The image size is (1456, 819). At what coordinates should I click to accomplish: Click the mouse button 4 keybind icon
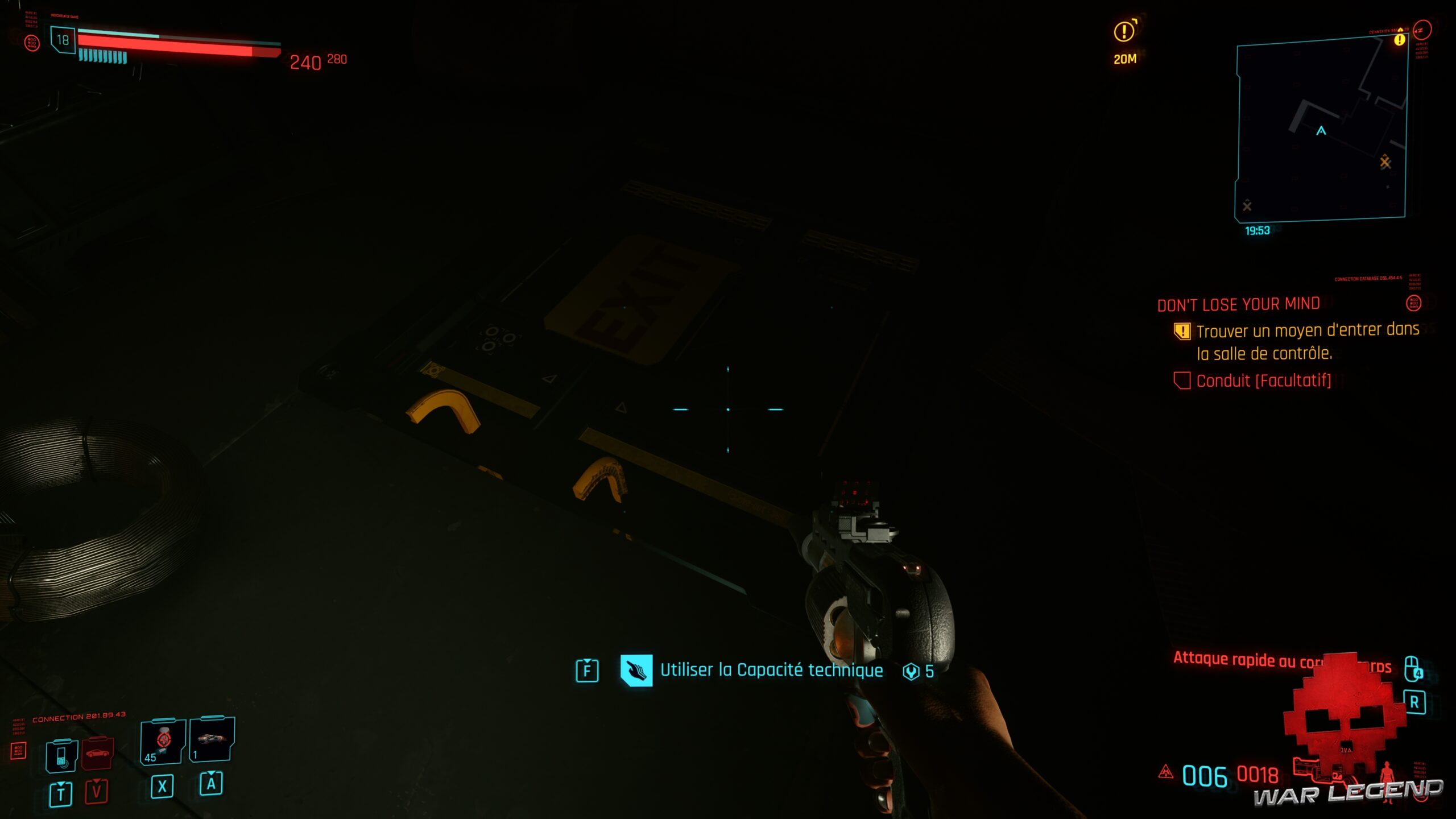point(1412,669)
